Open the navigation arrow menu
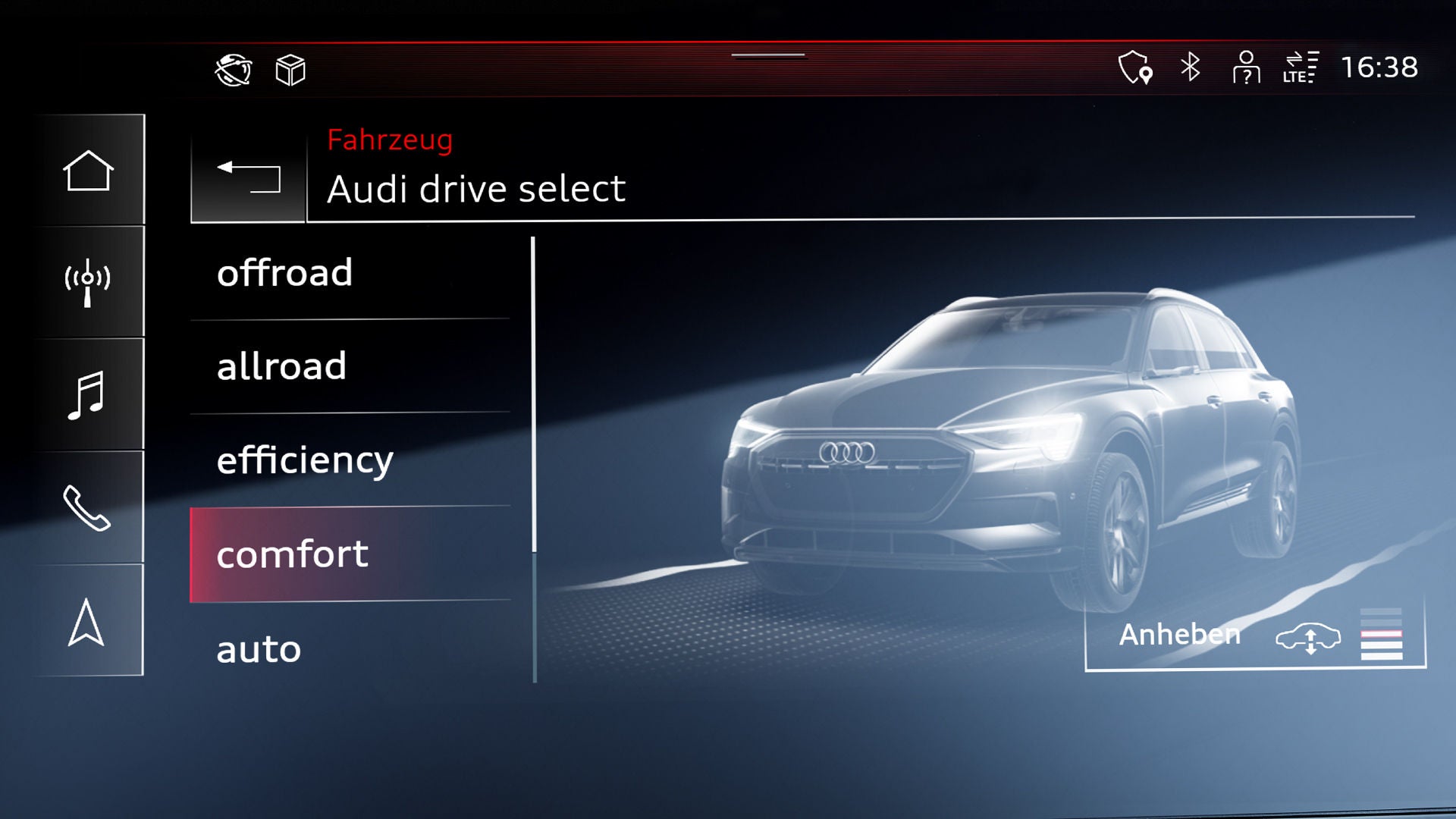1456x819 pixels. 86,622
